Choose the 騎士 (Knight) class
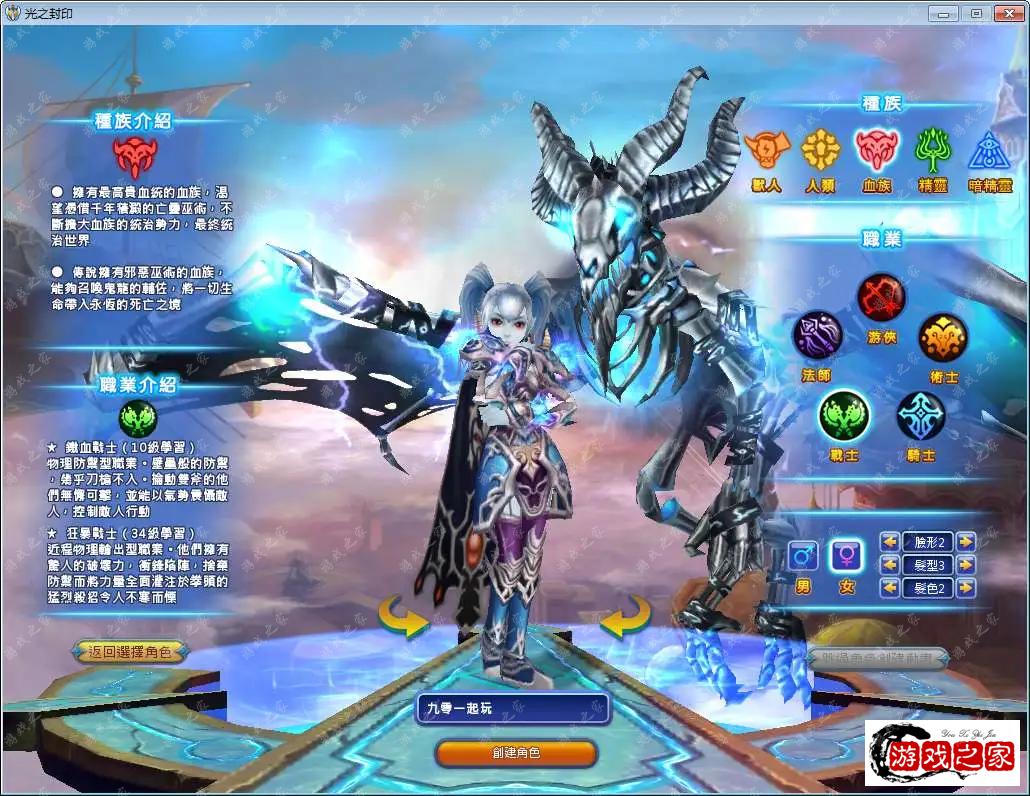The width and height of the screenshot is (1030, 796). coord(920,416)
